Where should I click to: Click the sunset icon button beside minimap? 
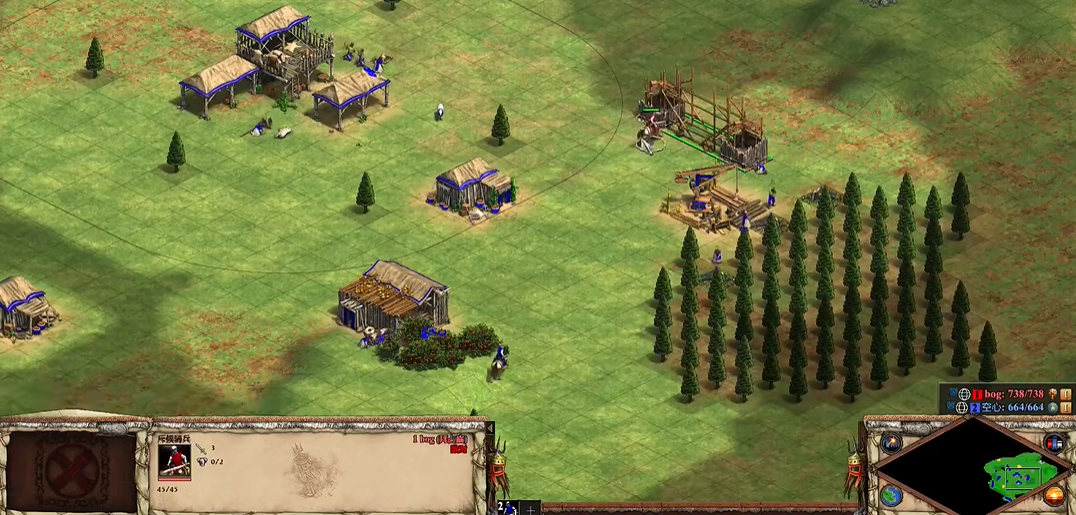(x=1053, y=494)
